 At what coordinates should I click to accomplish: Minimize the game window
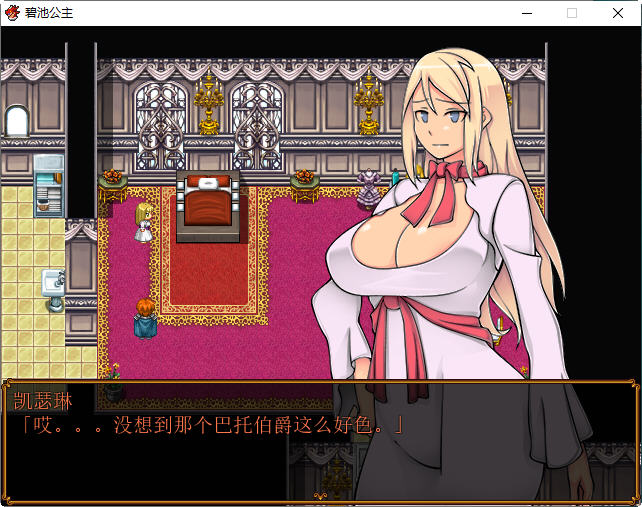tap(526, 13)
